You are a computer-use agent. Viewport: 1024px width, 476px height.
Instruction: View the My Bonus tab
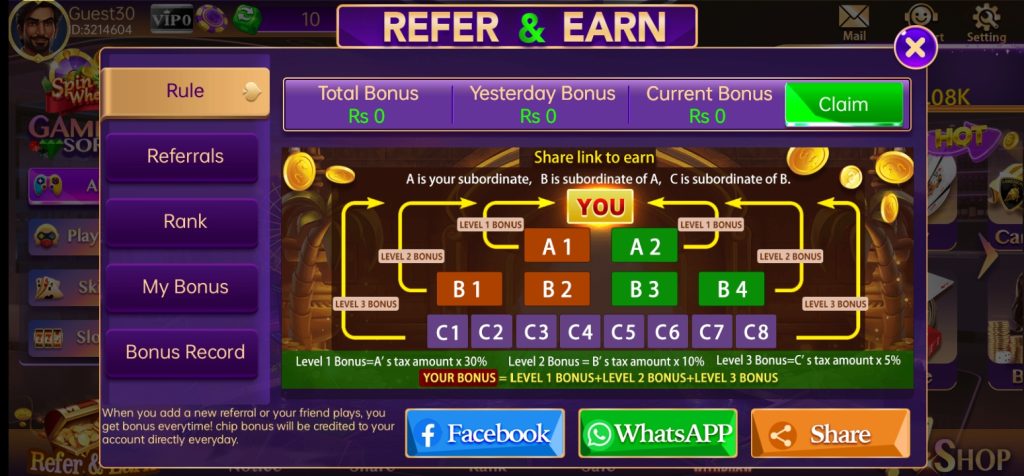point(185,287)
